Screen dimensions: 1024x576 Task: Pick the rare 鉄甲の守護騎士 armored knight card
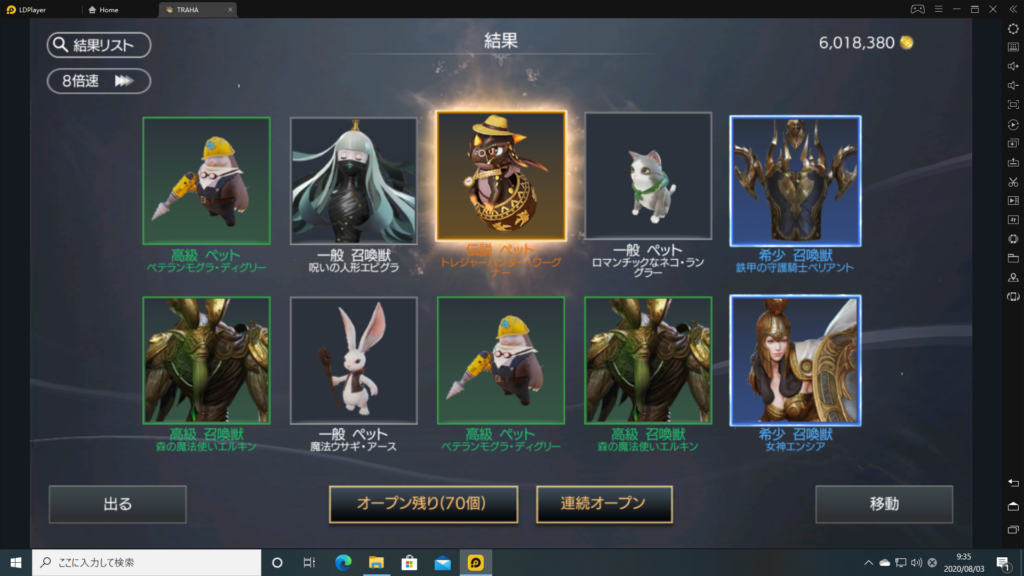[x=795, y=181]
